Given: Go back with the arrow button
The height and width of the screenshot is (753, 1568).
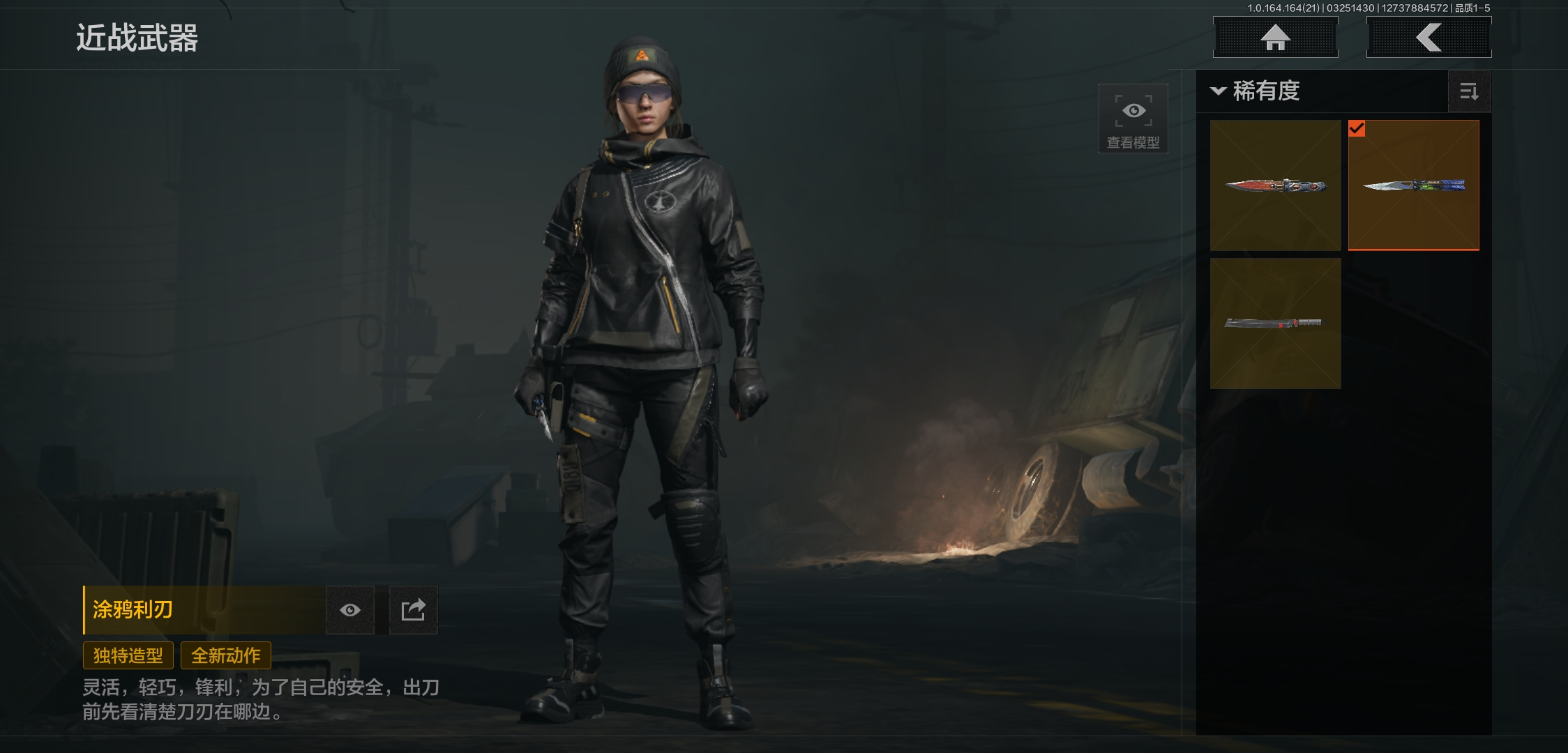Looking at the screenshot, I should pyautogui.click(x=1428, y=37).
